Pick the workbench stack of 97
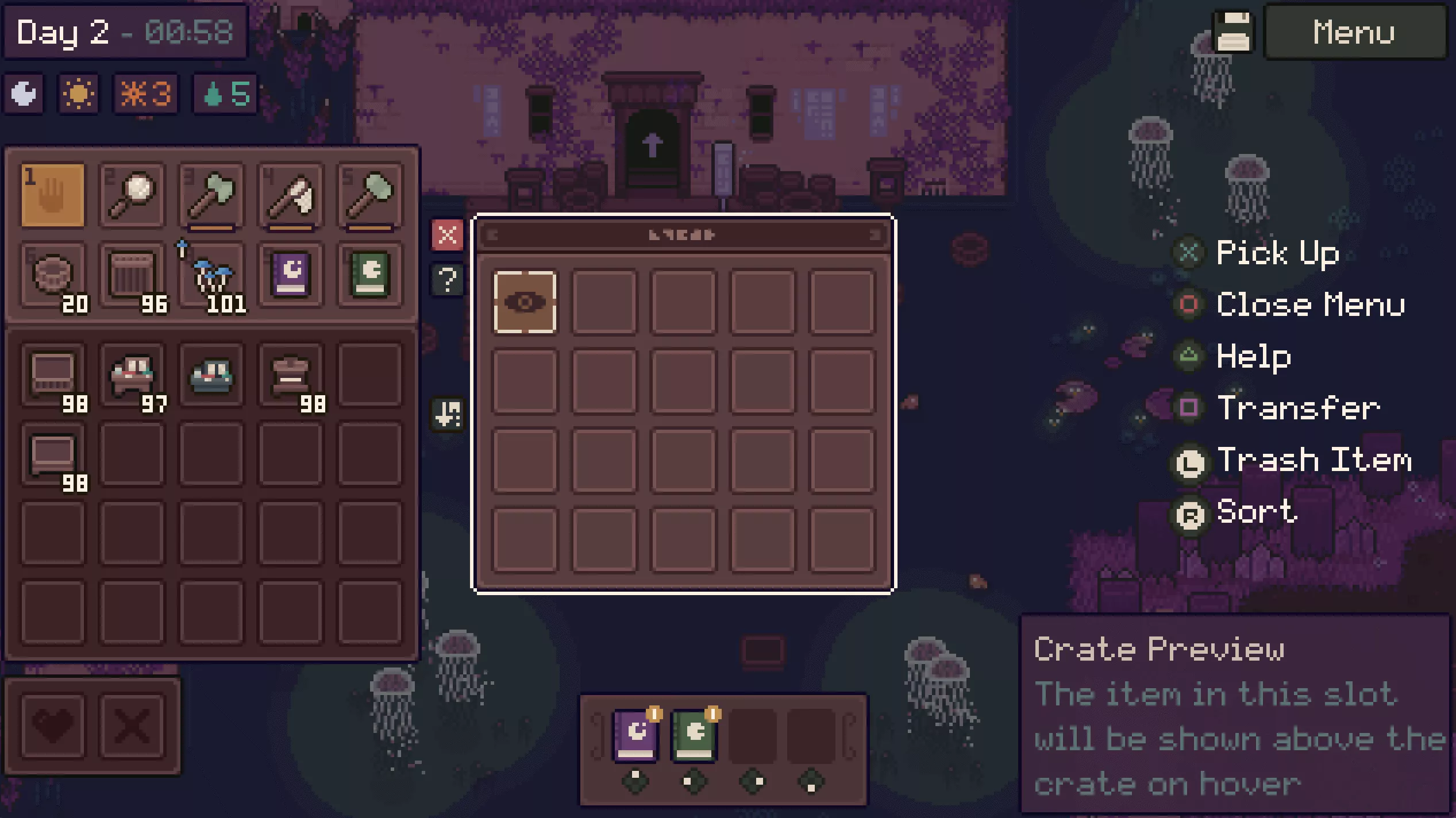Image resolution: width=1456 pixels, height=818 pixels. 132,376
